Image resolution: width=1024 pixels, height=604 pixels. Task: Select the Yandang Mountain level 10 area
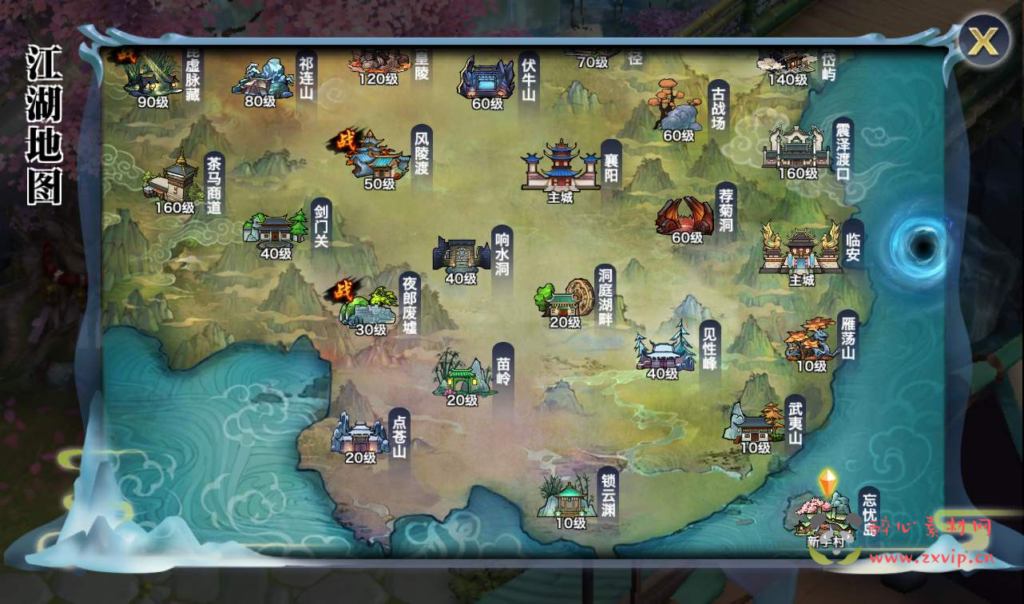click(x=811, y=341)
